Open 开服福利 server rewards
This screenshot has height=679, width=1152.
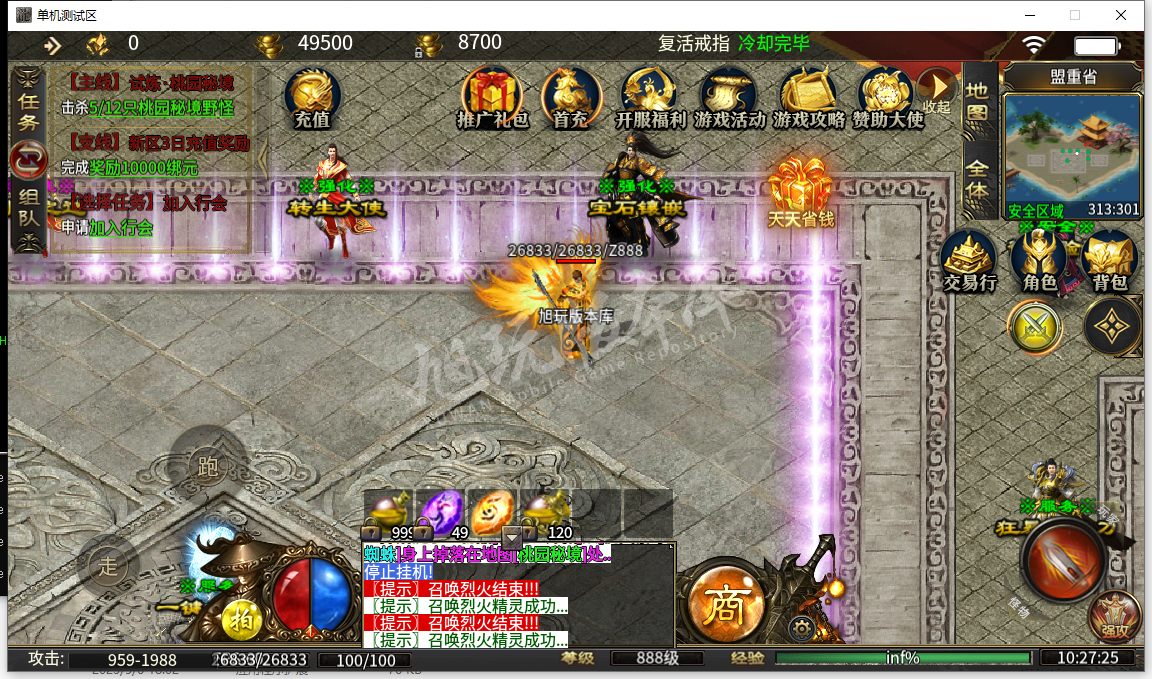650,97
